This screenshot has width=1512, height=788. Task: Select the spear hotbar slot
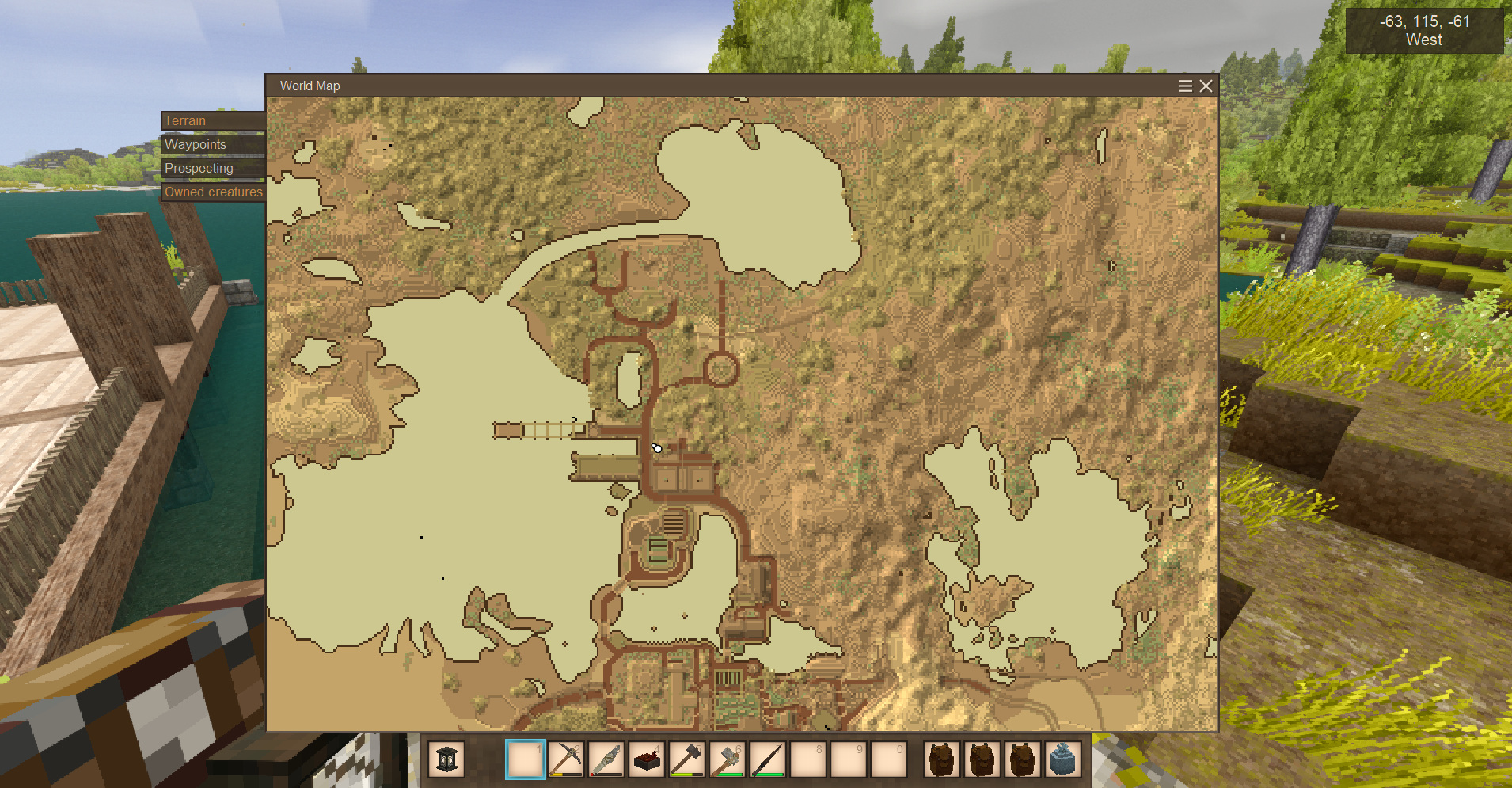pyautogui.click(x=768, y=759)
